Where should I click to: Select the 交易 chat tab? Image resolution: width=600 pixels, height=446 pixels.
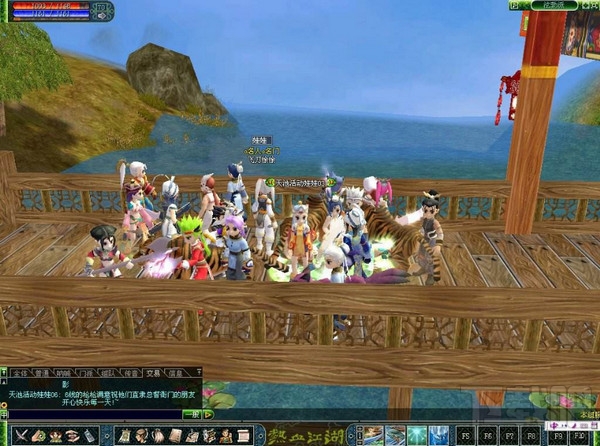tap(152, 371)
